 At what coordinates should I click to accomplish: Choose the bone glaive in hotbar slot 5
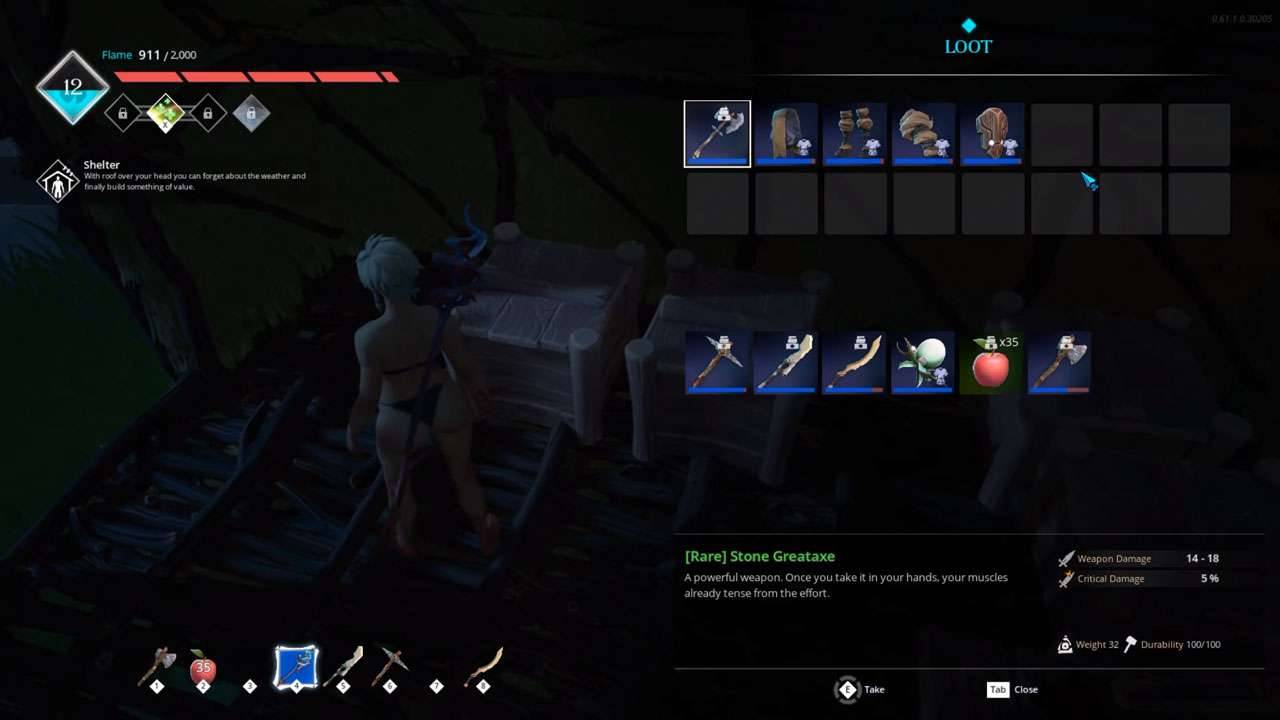coord(343,667)
